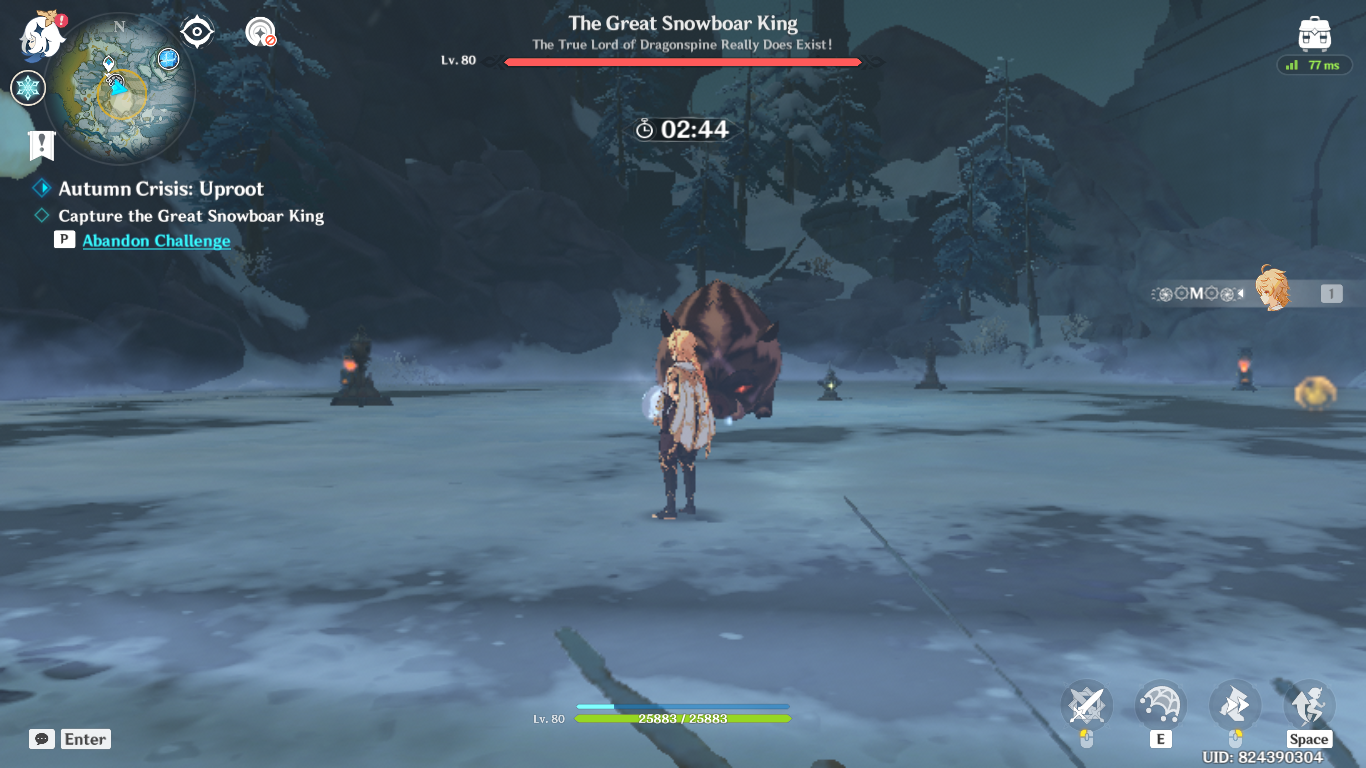Click the crossed-swords normal attack icon
The height and width of the screenshot is (768, 1366).
tap(1086, 705)
